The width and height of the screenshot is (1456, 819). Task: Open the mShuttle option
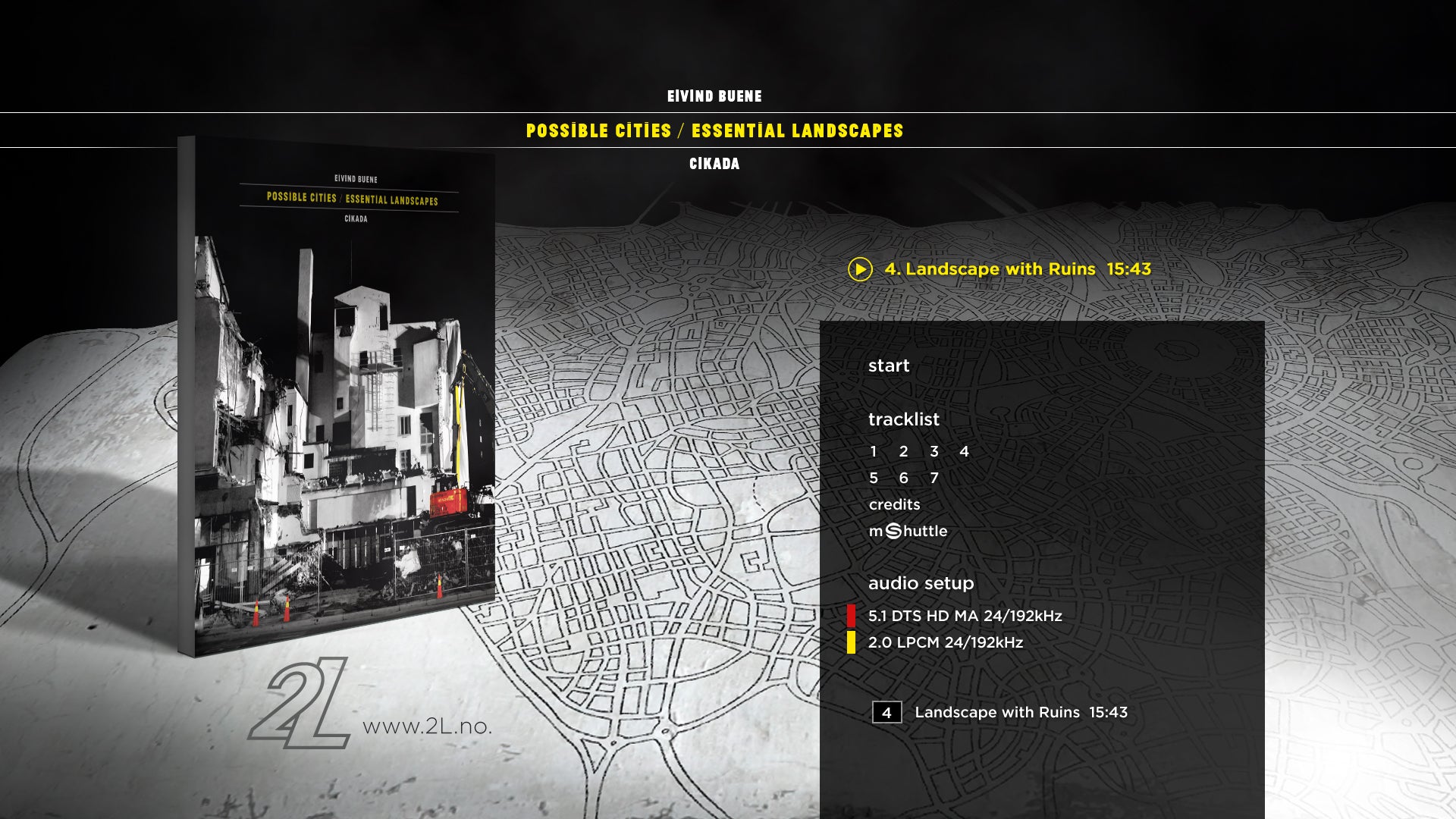[x=908, y=532]
